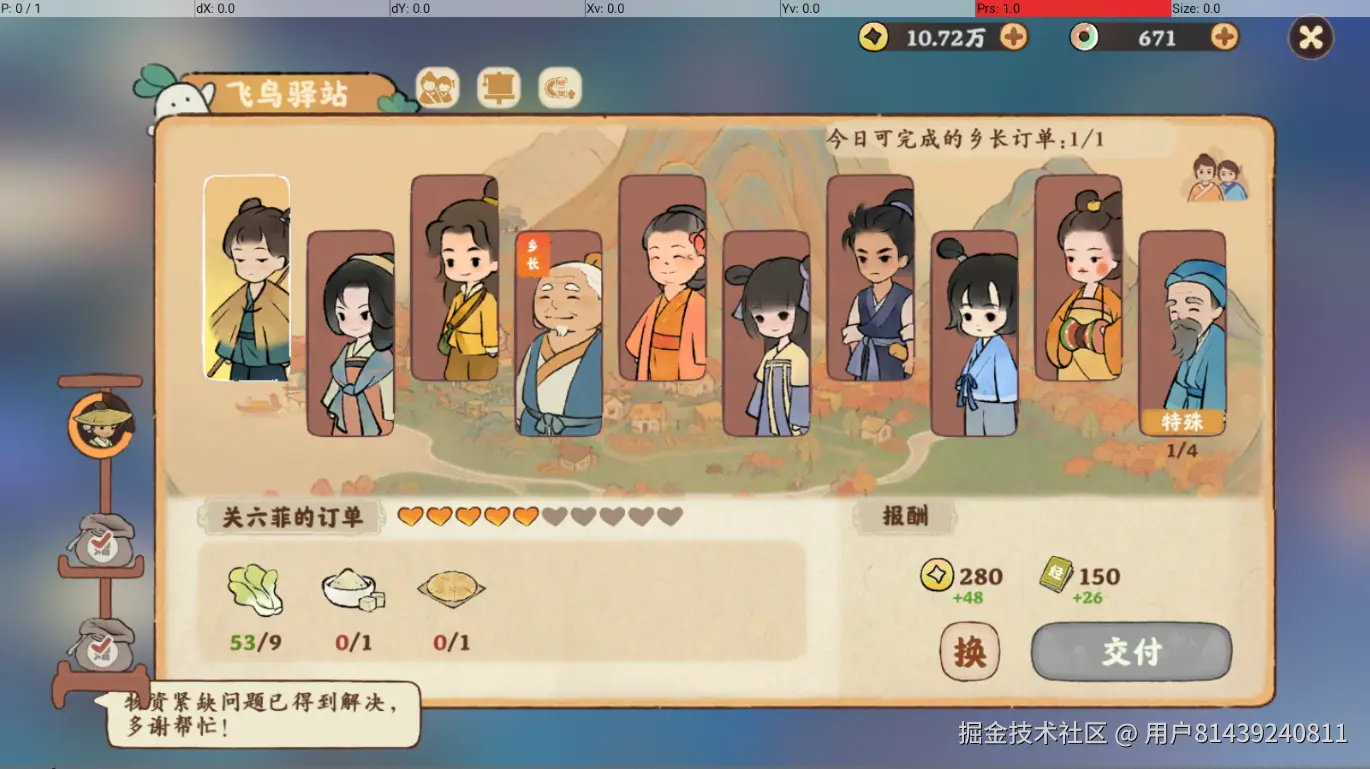Viewport: 1370px width, 769px height.
Task: Open the signboard bulletin icon beside the title
Action: click(x=500, y=88)
